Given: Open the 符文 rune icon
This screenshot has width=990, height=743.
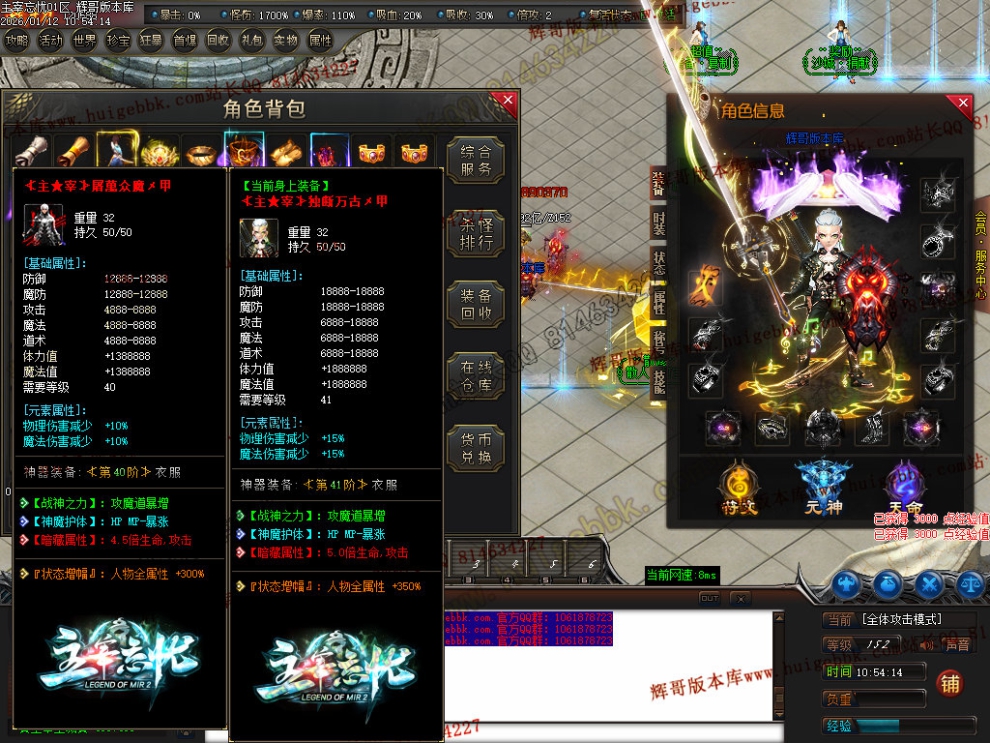Looking at the screenshot, I should [x=739, y=488].
